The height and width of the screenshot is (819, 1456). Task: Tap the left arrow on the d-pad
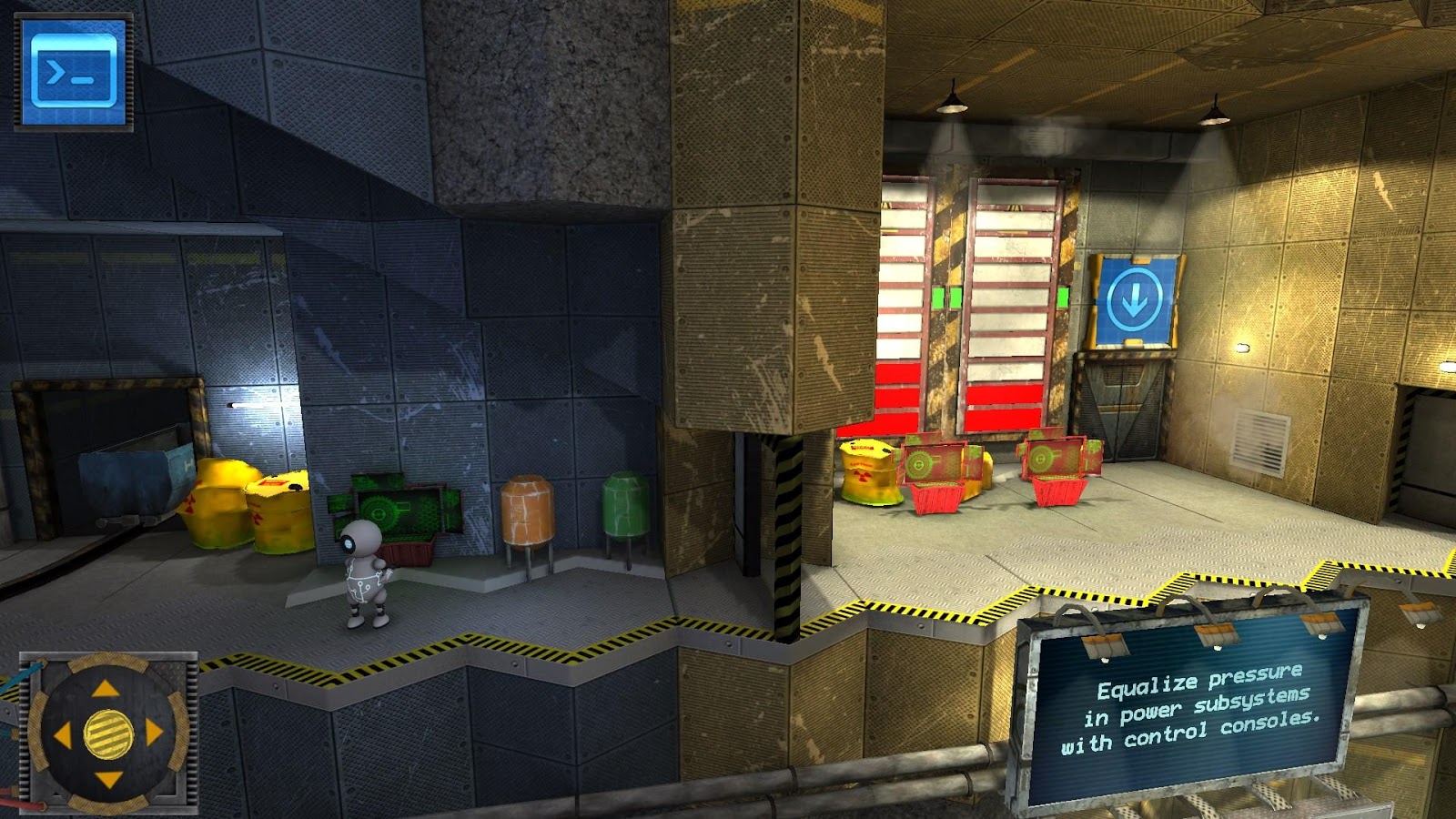click(x=62, y=734)
